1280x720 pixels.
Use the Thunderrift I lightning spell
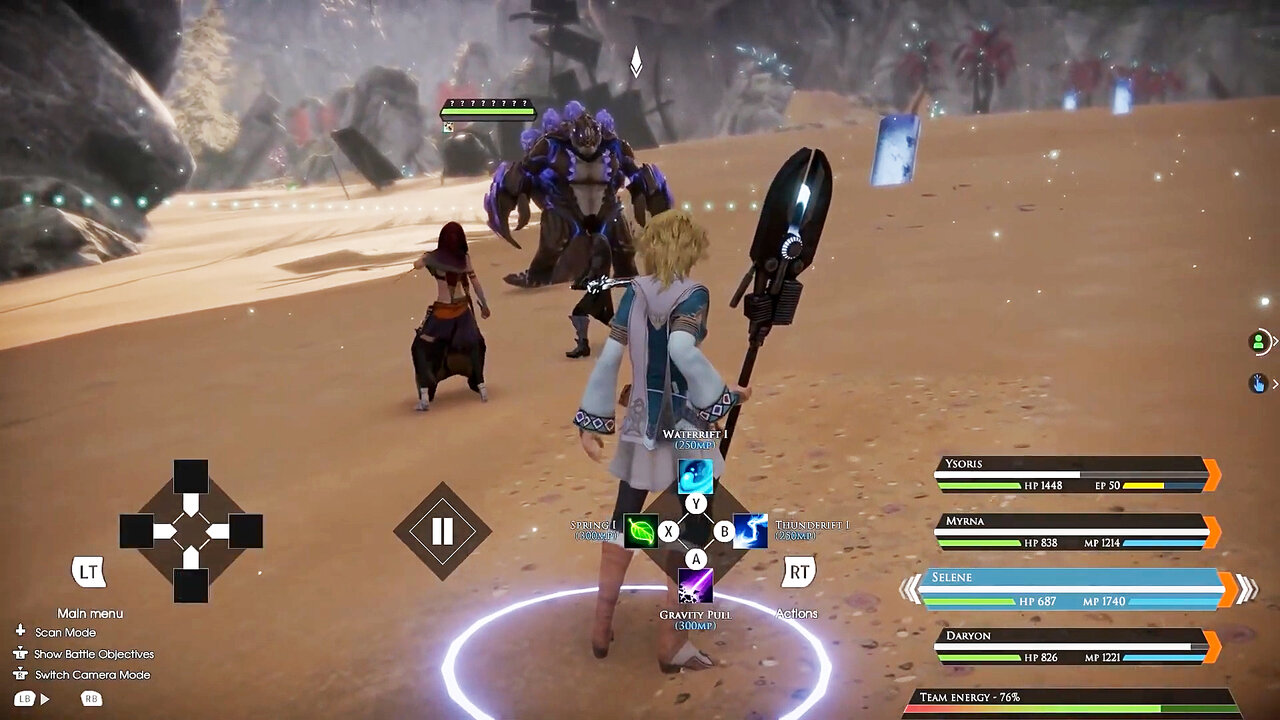[751, 531]
